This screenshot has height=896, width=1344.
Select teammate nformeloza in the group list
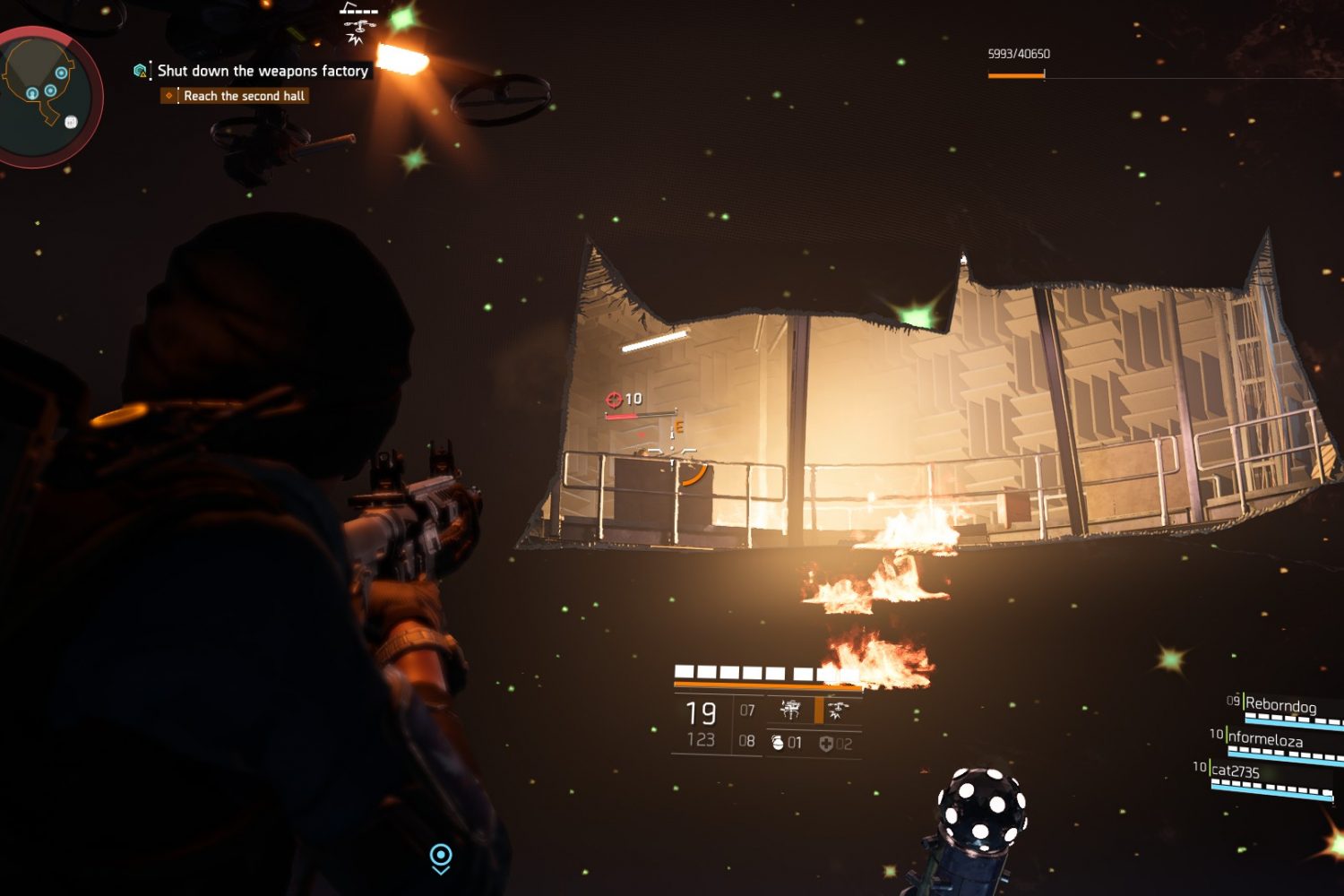[1264, 739]
